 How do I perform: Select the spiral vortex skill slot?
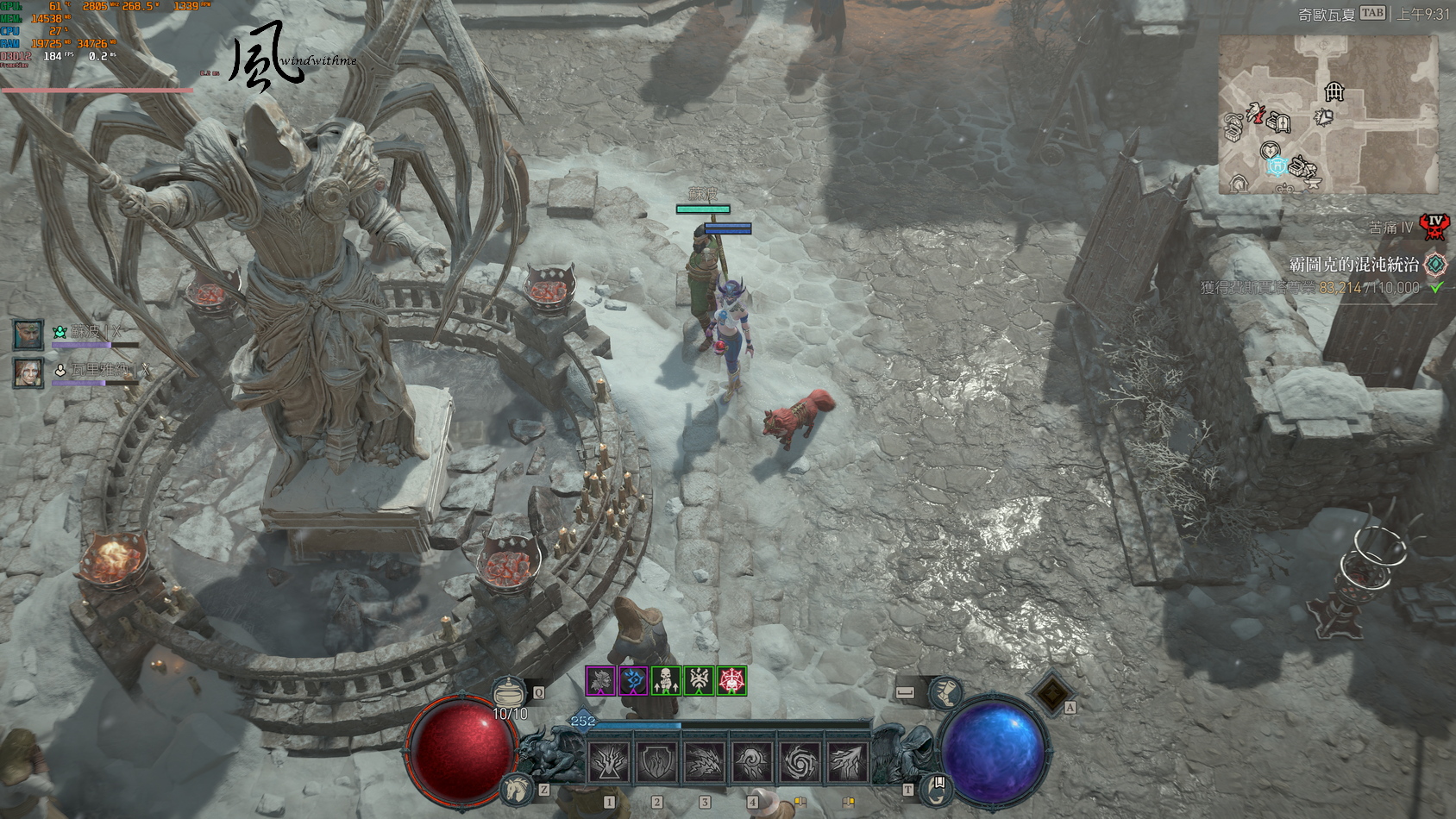[800, 762]
